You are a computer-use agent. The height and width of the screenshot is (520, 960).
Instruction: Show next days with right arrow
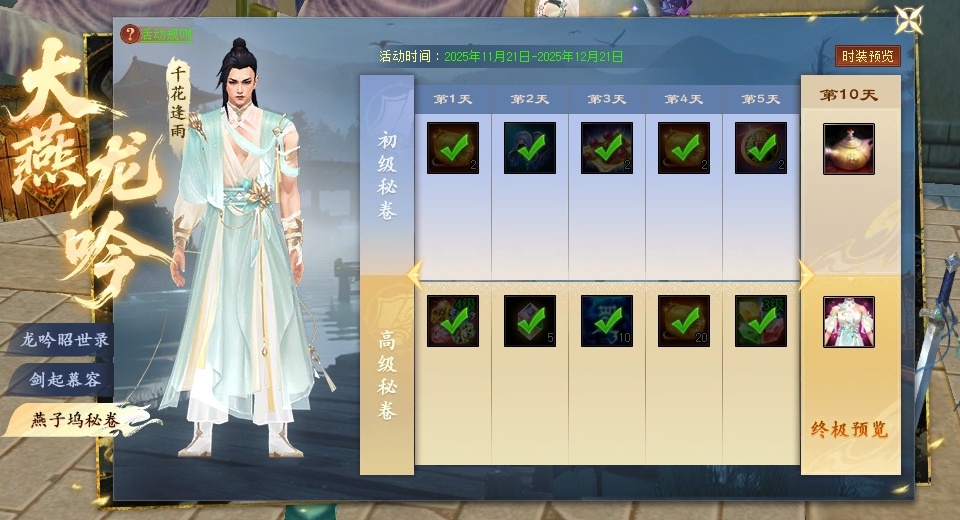(805, 274)
